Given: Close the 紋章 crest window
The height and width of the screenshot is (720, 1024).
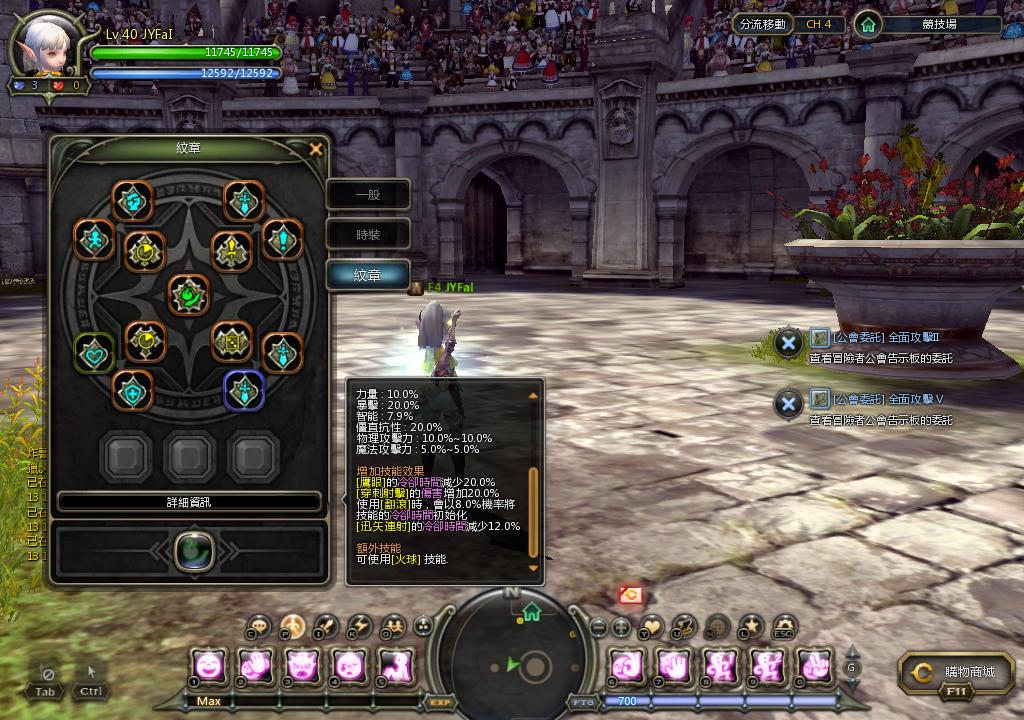Looking at the screenshot, I should pyautogui.click(x=316, y=150).
